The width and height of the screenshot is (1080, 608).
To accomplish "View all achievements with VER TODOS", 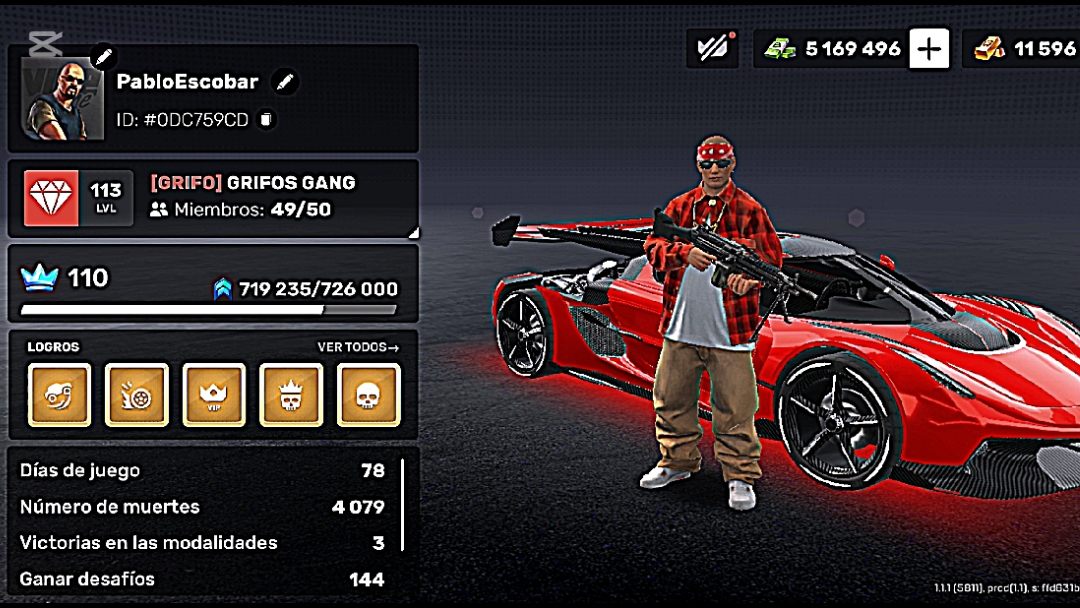I will pos(358,347).
